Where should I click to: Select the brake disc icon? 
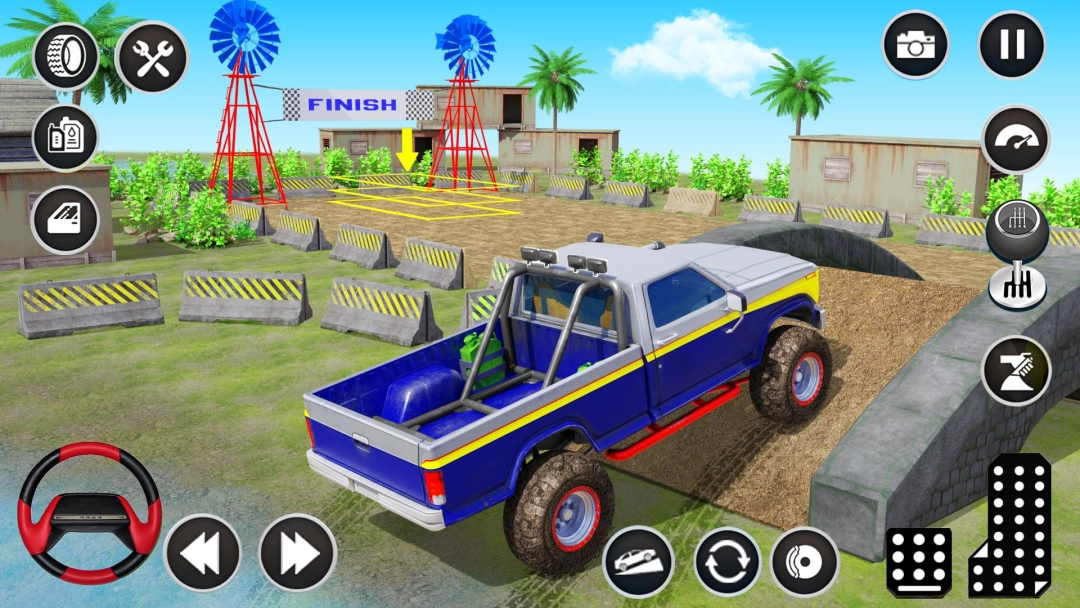805,561
